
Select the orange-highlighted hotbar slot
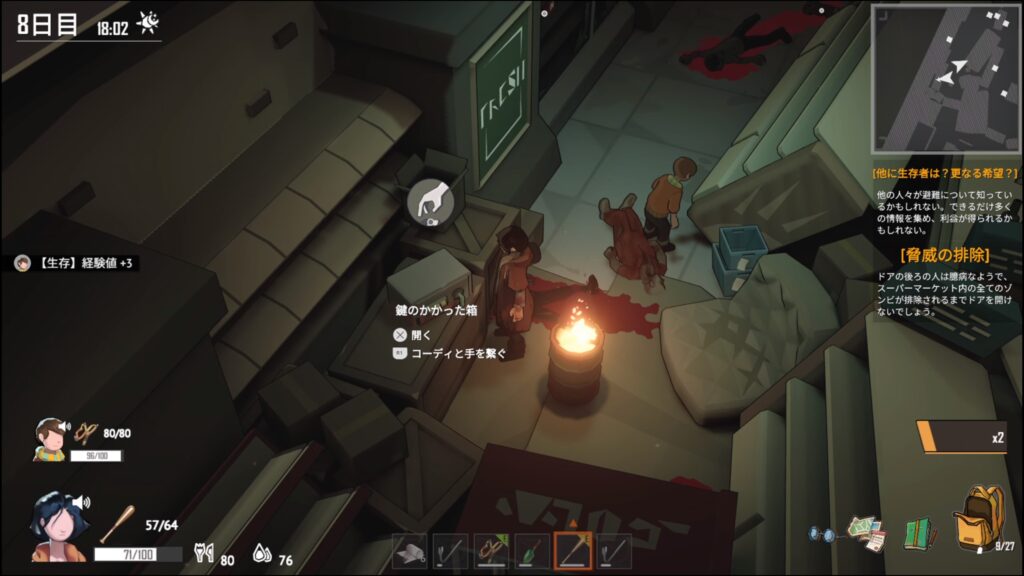(x=573, y=552)
